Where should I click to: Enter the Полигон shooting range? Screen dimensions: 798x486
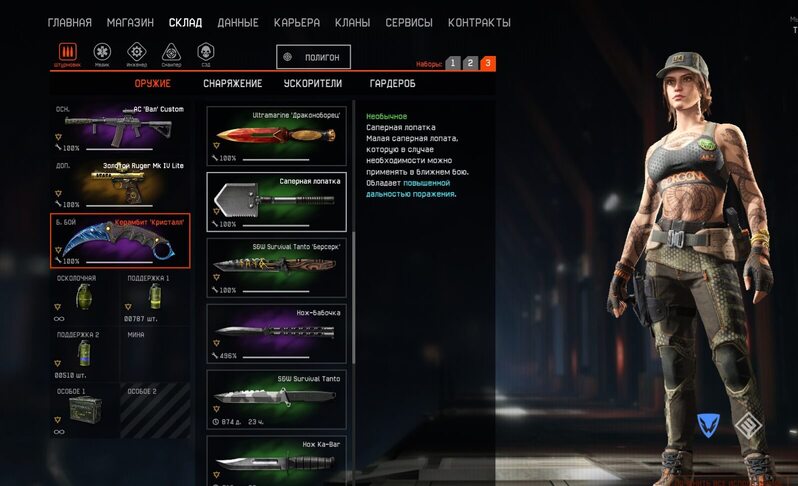click(x=314, y=58)
